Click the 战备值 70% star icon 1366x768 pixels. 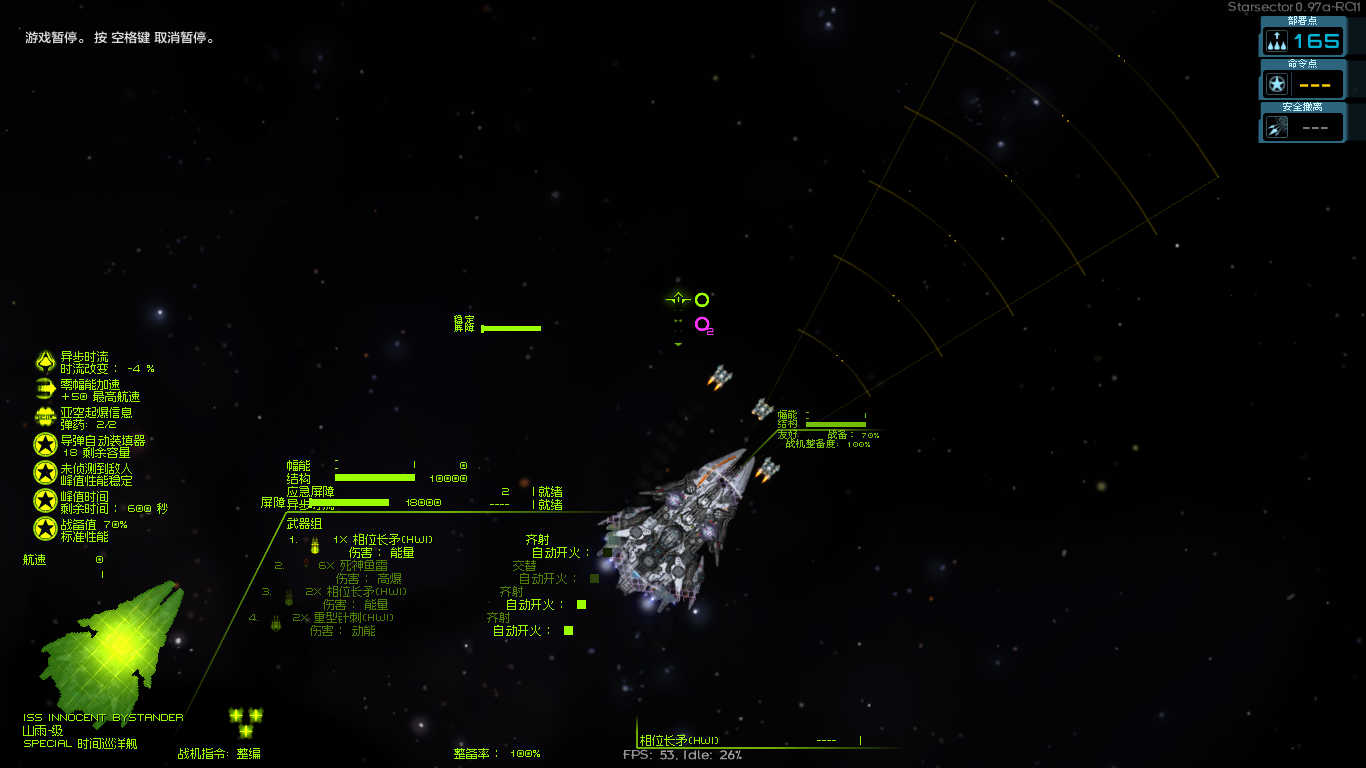(x=45, y=528)
